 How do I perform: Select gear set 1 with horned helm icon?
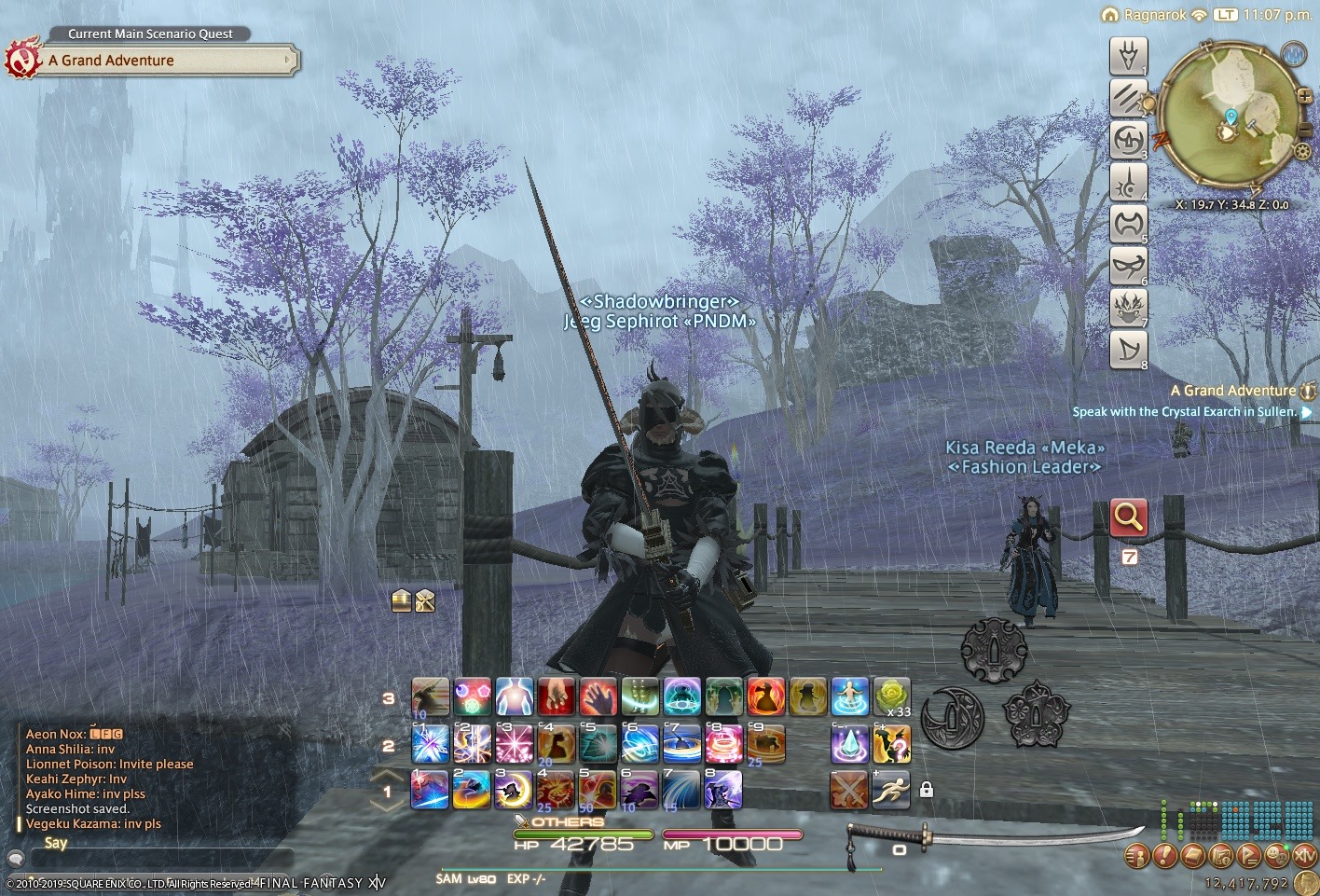click(x=1128, y=56)
